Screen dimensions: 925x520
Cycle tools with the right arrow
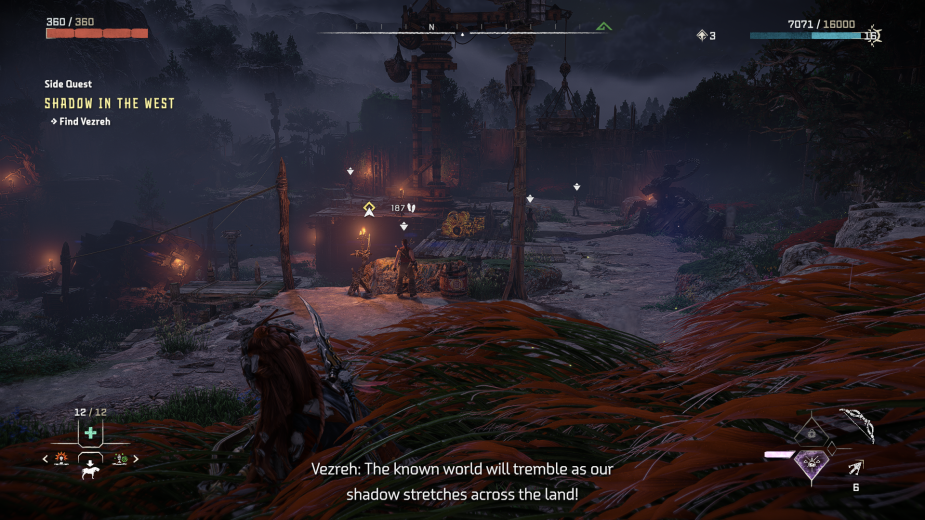click(136, 459)
